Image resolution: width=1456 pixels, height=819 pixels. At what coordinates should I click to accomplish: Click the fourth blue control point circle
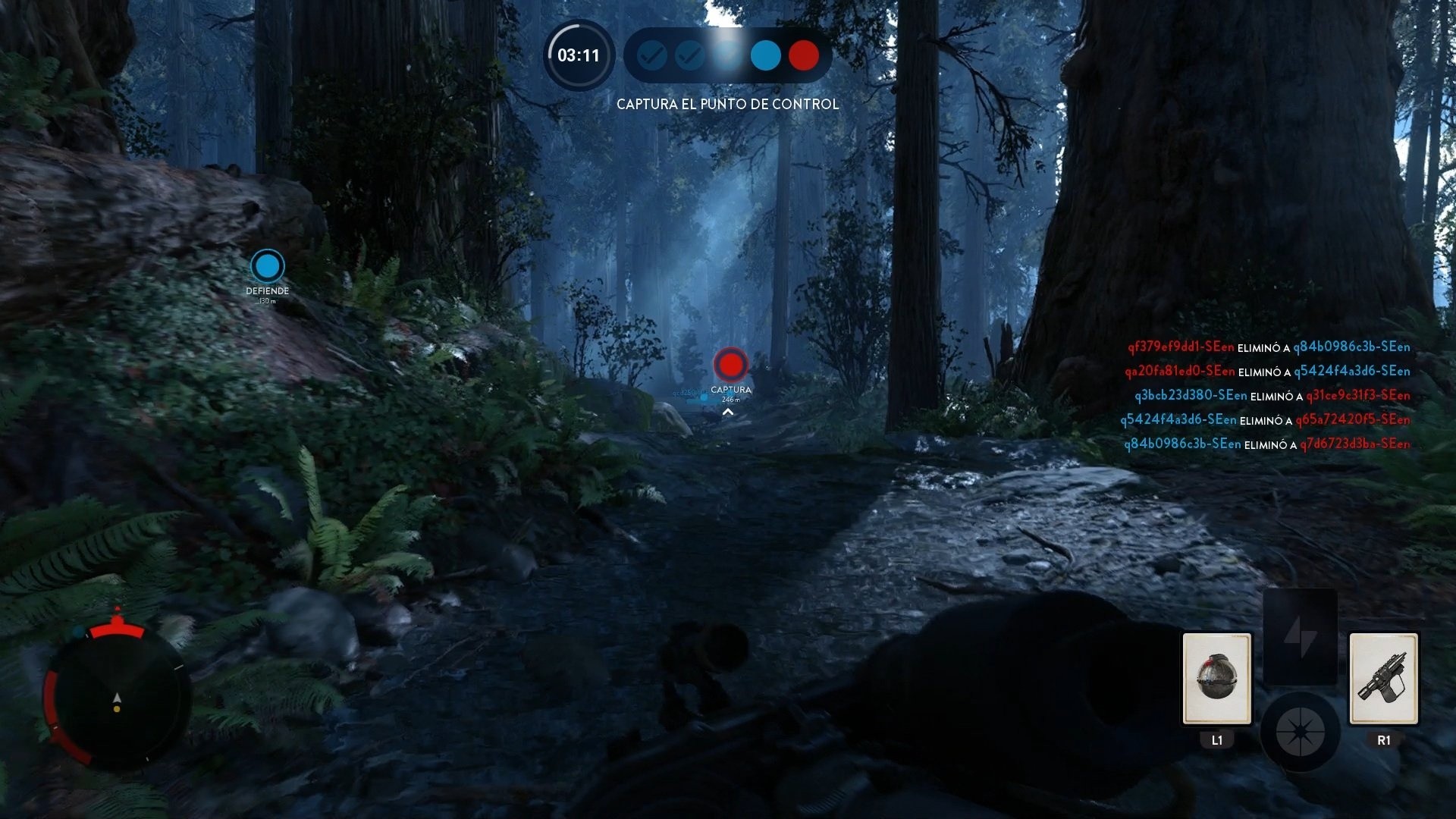coord(765,55)
